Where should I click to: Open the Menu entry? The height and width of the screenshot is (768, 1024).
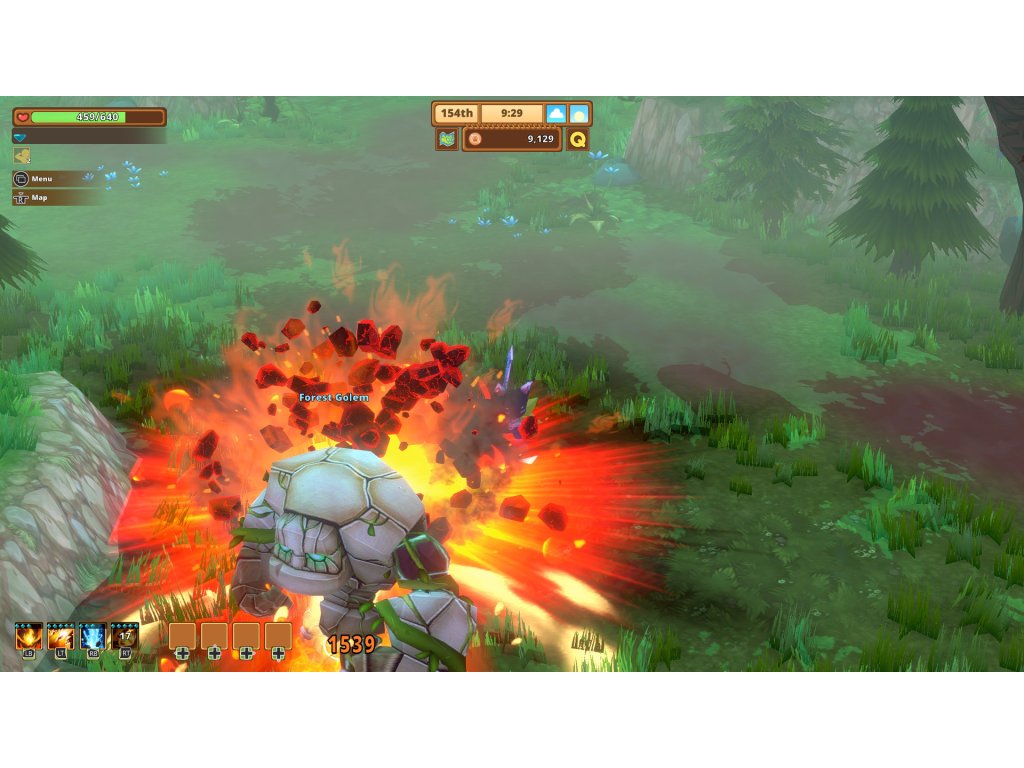point(40,179)
